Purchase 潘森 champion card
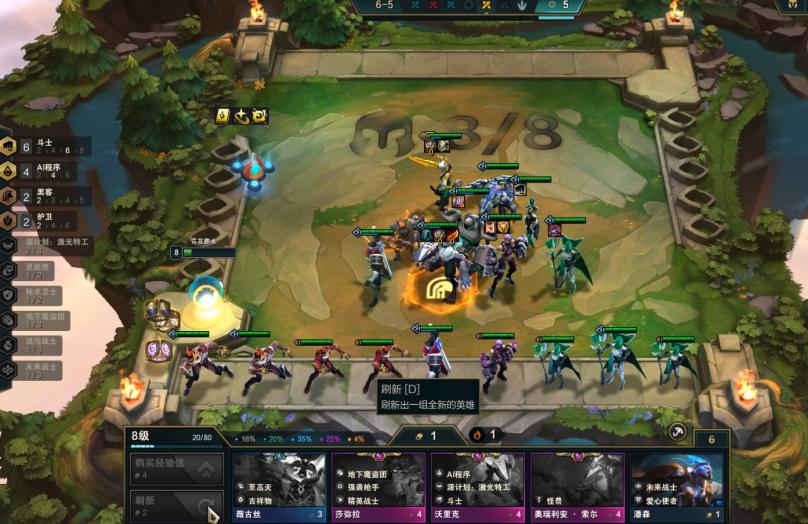The height and width of the screenshot is (524, 808). tap(676, 486)
